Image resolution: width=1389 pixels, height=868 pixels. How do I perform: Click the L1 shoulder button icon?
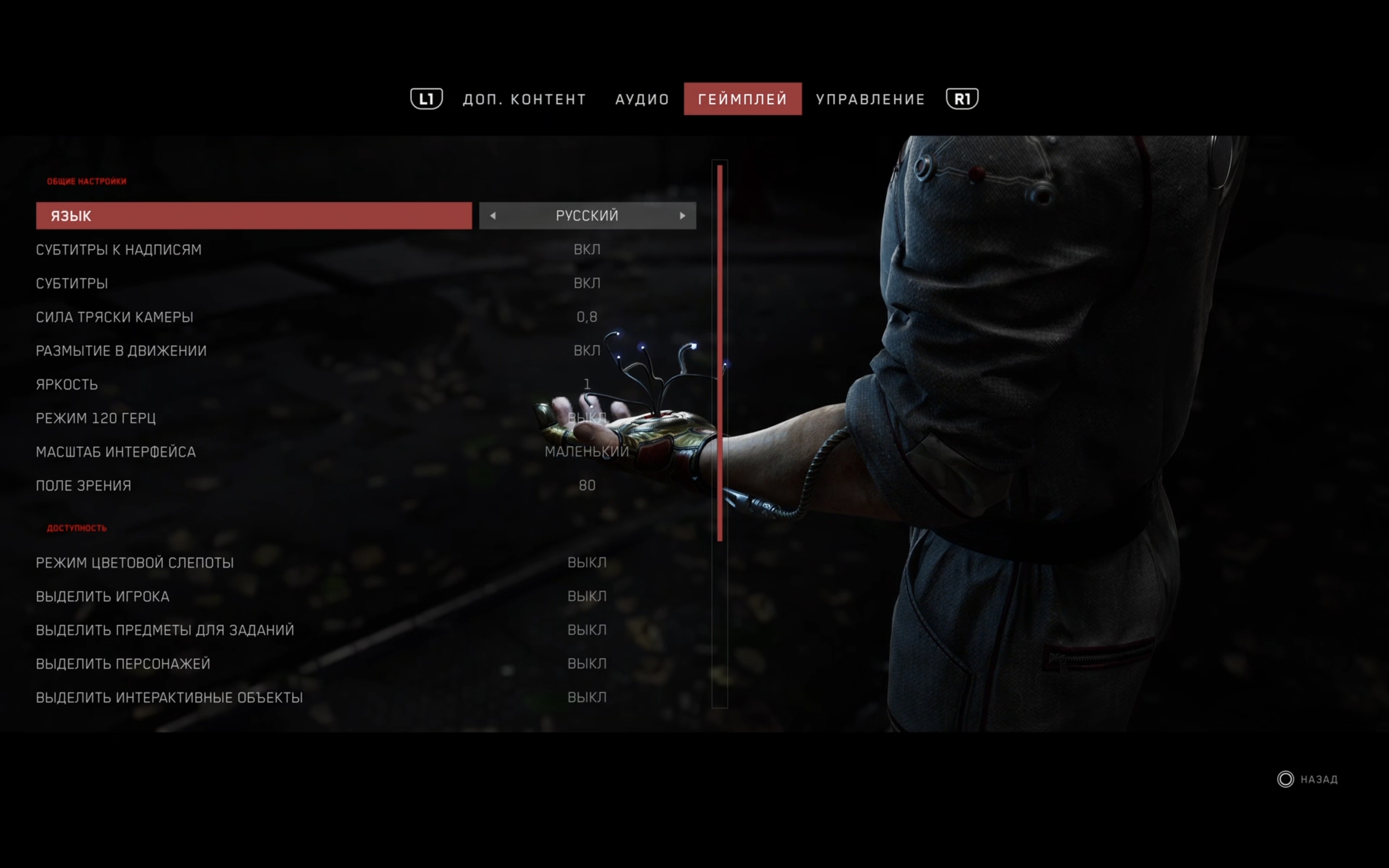click(426, 98)
